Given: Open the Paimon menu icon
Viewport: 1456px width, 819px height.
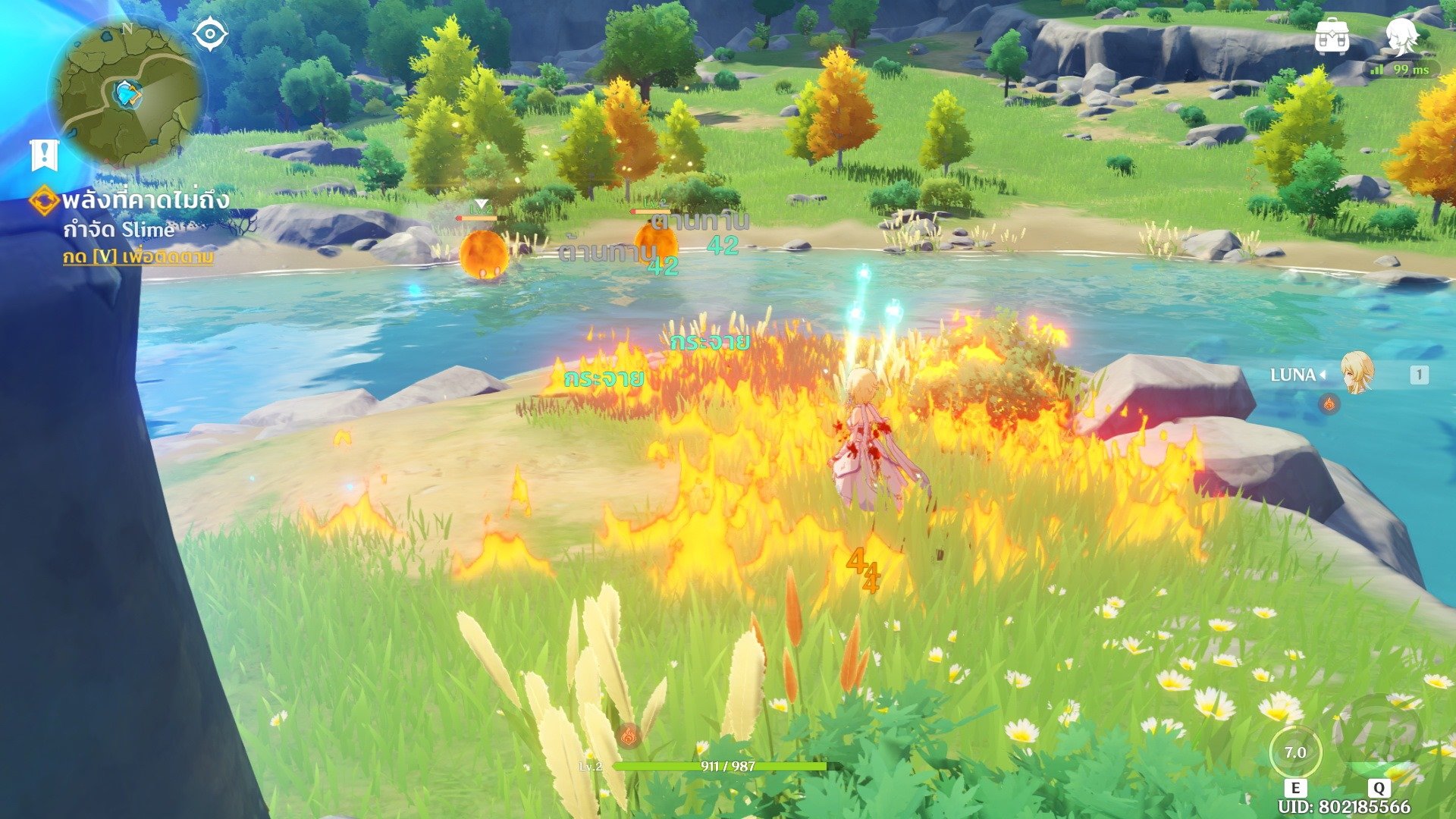Looking at the screenshot, I should (1403, 35).
